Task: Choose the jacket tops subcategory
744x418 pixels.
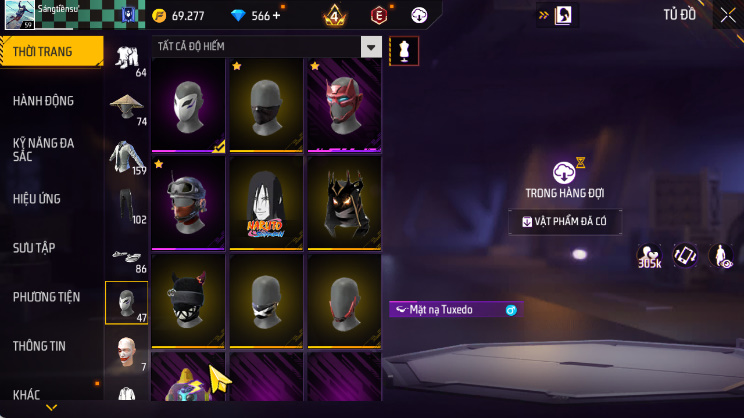Action: [126, 156]
